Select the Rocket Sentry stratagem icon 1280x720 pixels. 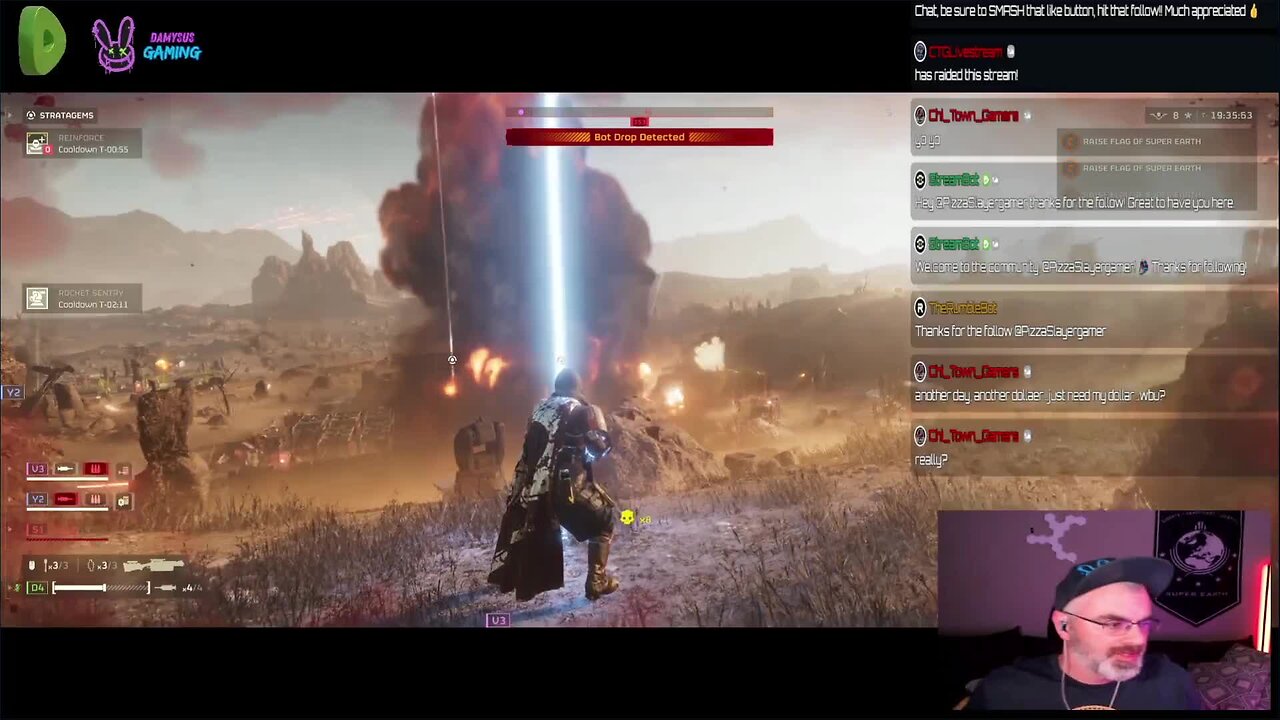tap(36, 298)
